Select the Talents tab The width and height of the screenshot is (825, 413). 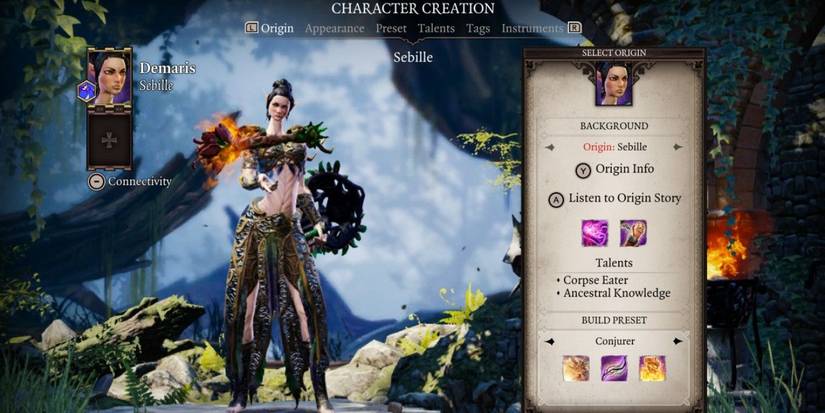coord(437,29)
